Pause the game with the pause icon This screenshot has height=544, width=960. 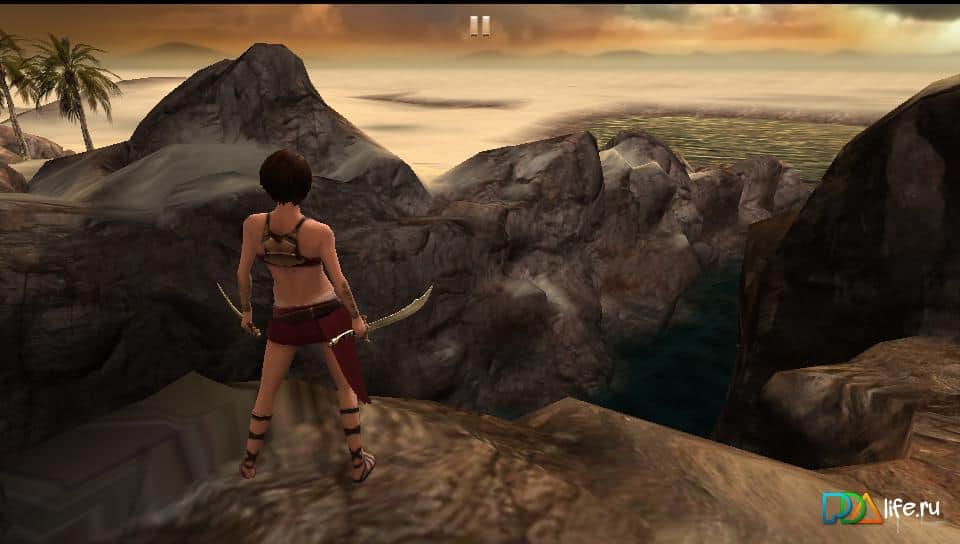pyautogui.click(x=480, y=26)
